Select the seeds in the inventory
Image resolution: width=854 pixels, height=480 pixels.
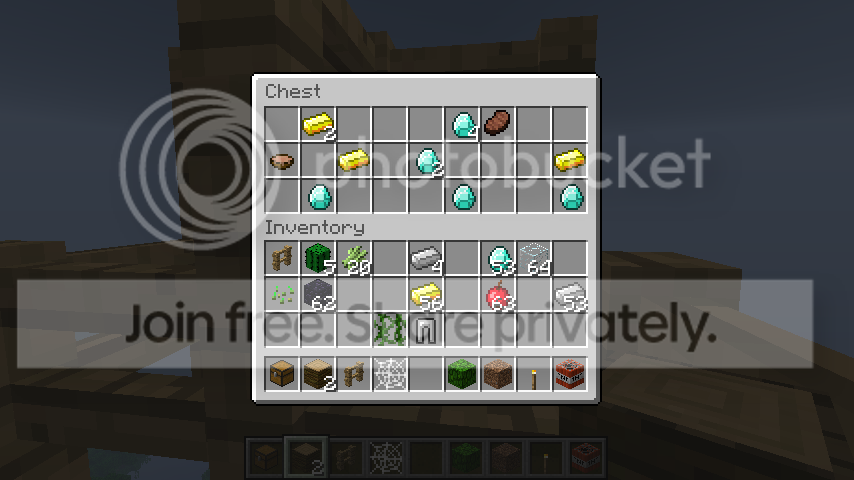click(x=282, y=295)
